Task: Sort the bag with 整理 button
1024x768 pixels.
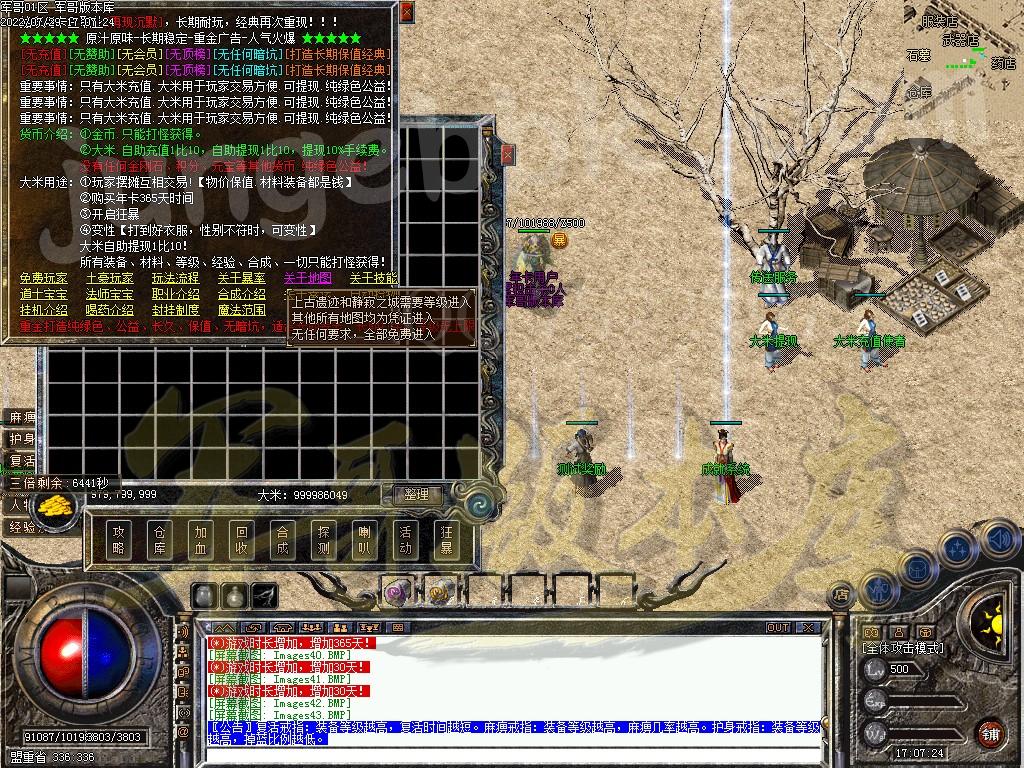Action: (416, 494)
